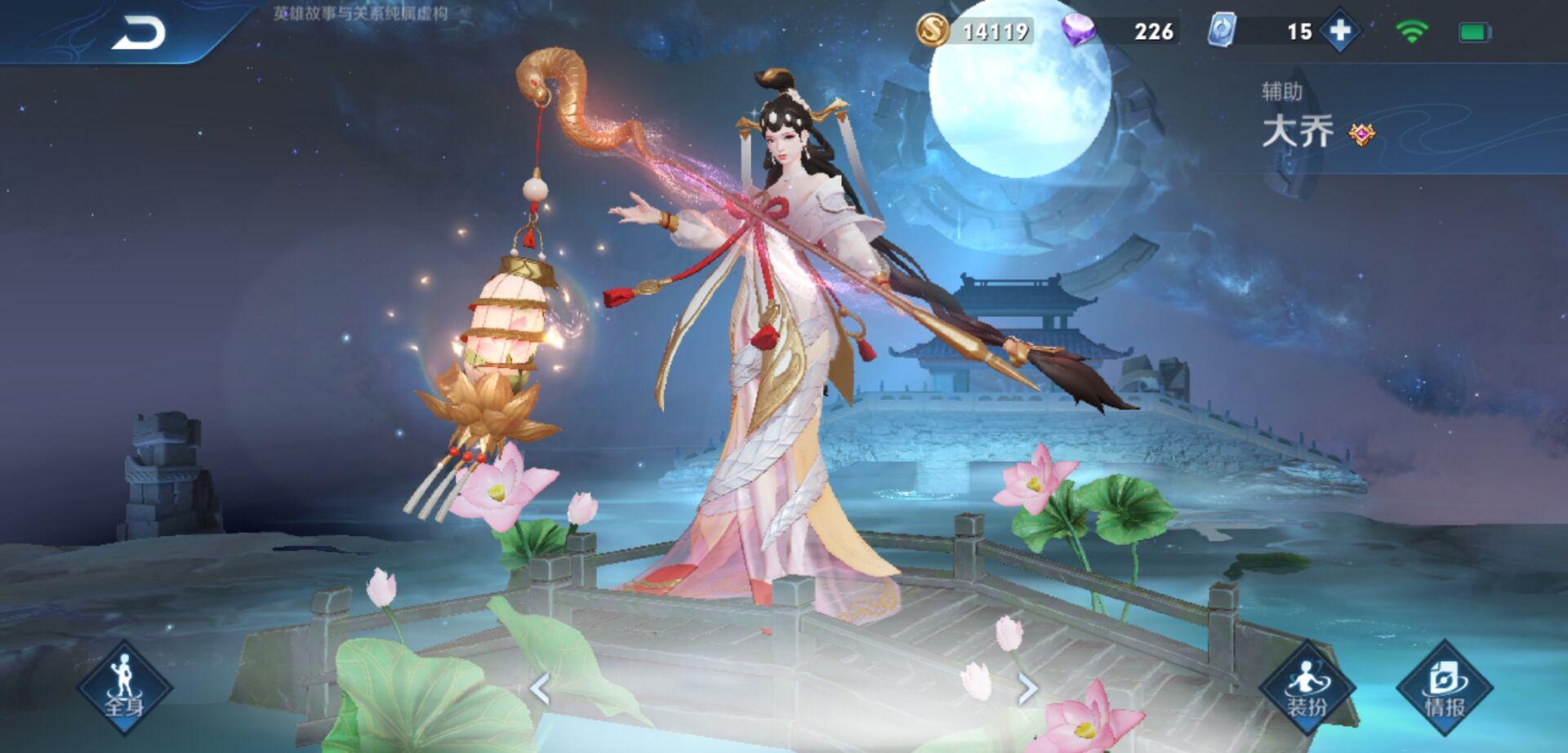The image size is (1568, 753).
Task: Tap the gold coin currency icon
Action: (x=936, y=30)
